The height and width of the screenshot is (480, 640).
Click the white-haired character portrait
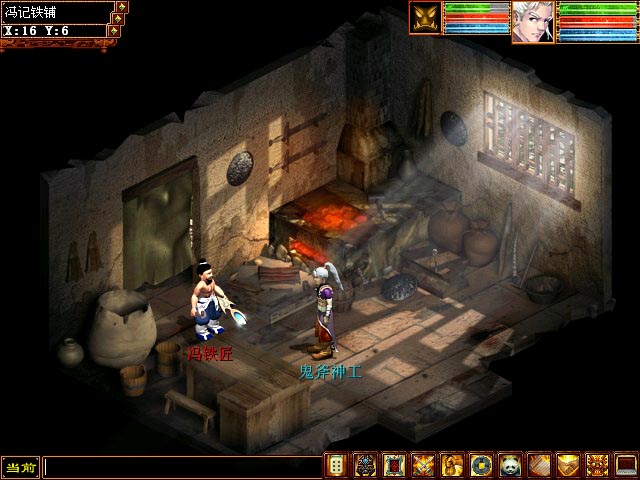click(533, 21)
